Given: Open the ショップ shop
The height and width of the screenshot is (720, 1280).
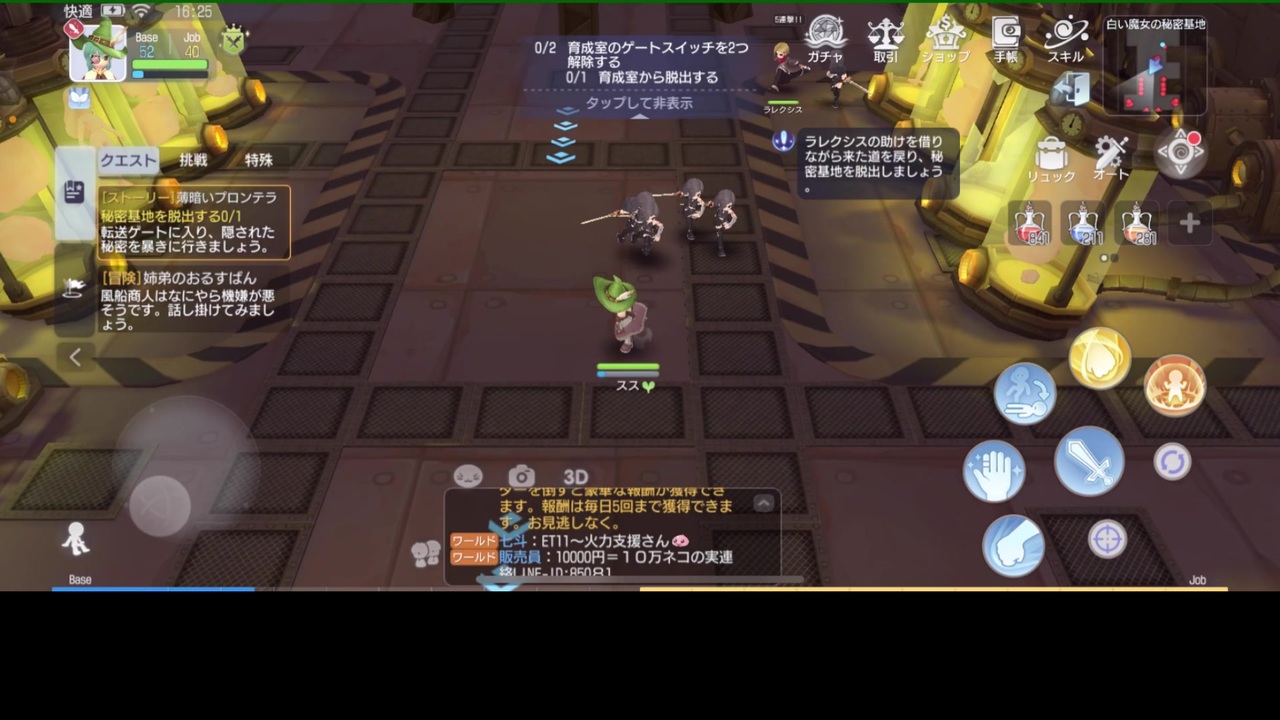Looking at the screenshot, I should 945,40.
